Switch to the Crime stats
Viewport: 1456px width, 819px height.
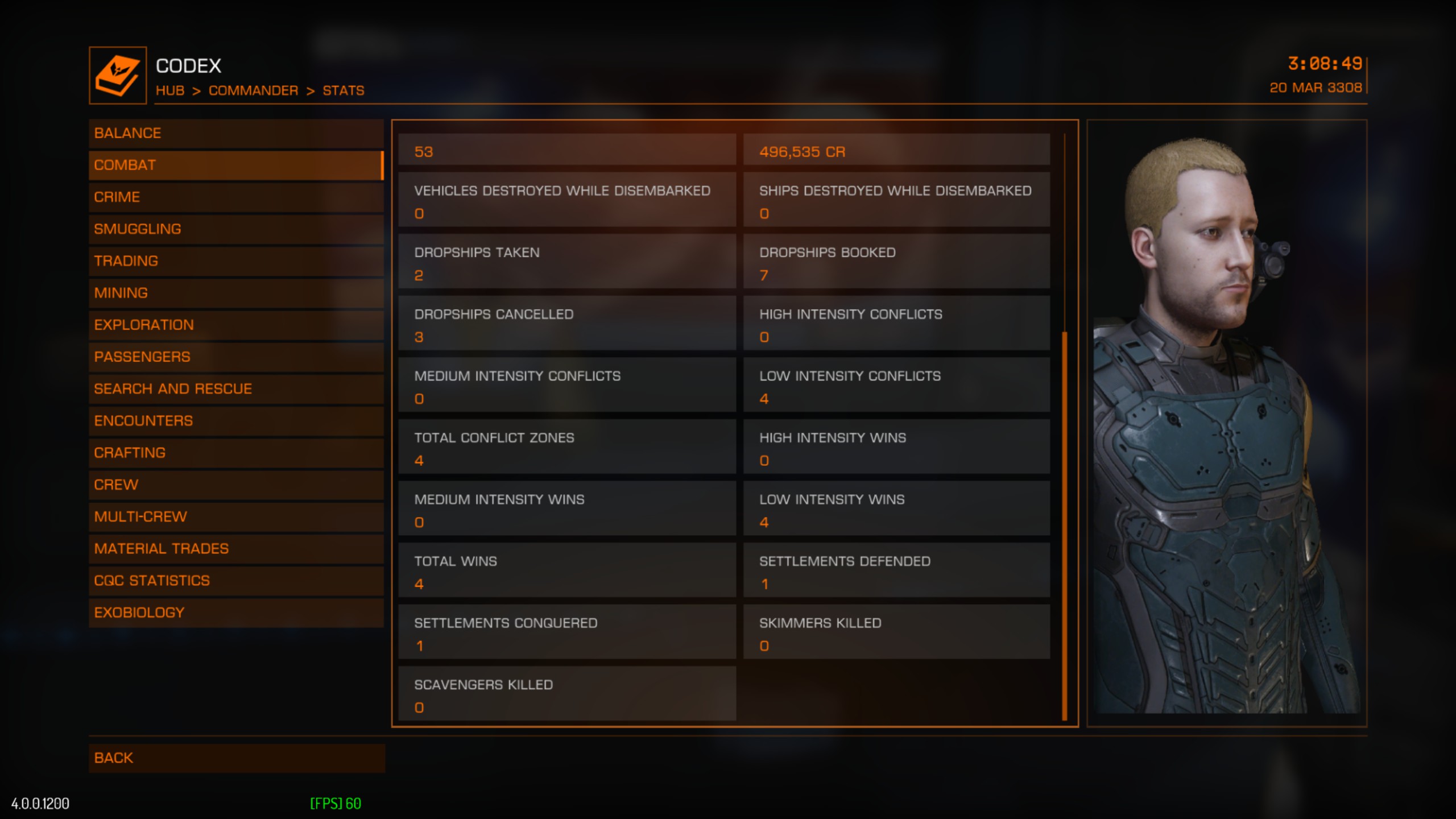(235, 197)
